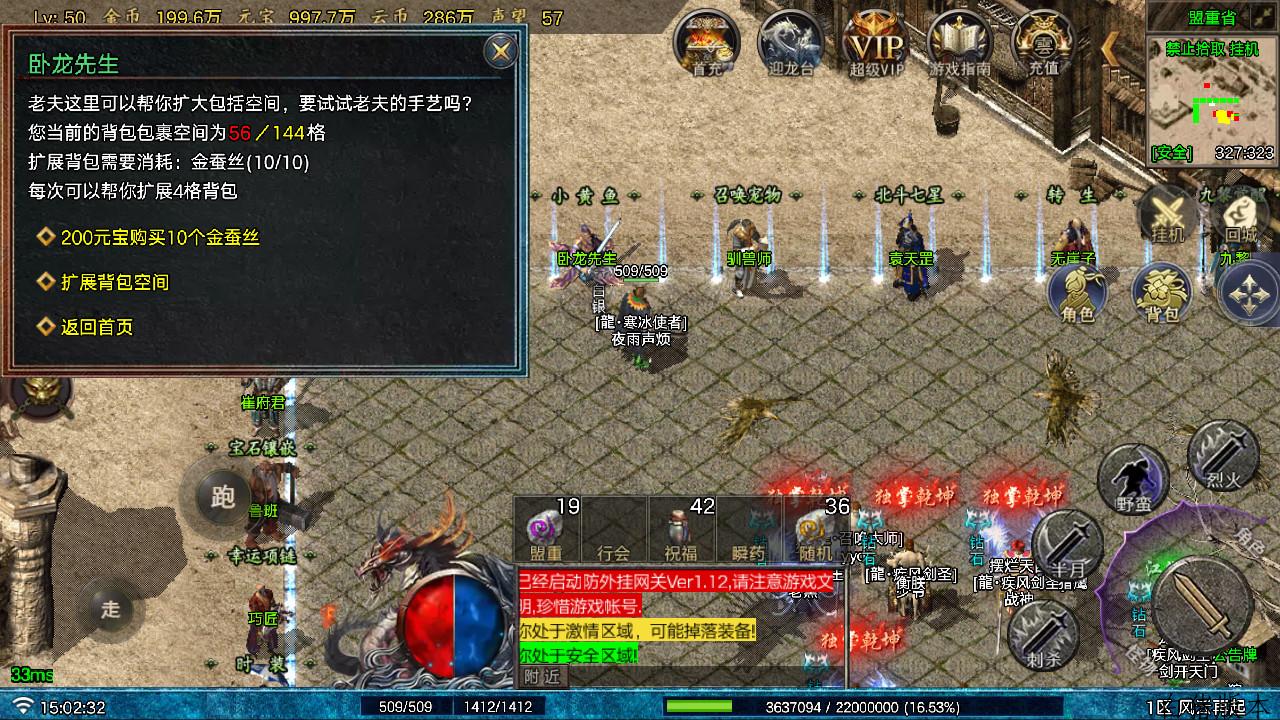
Task: Open the 背包 backpack
Action: point(1161,295)
